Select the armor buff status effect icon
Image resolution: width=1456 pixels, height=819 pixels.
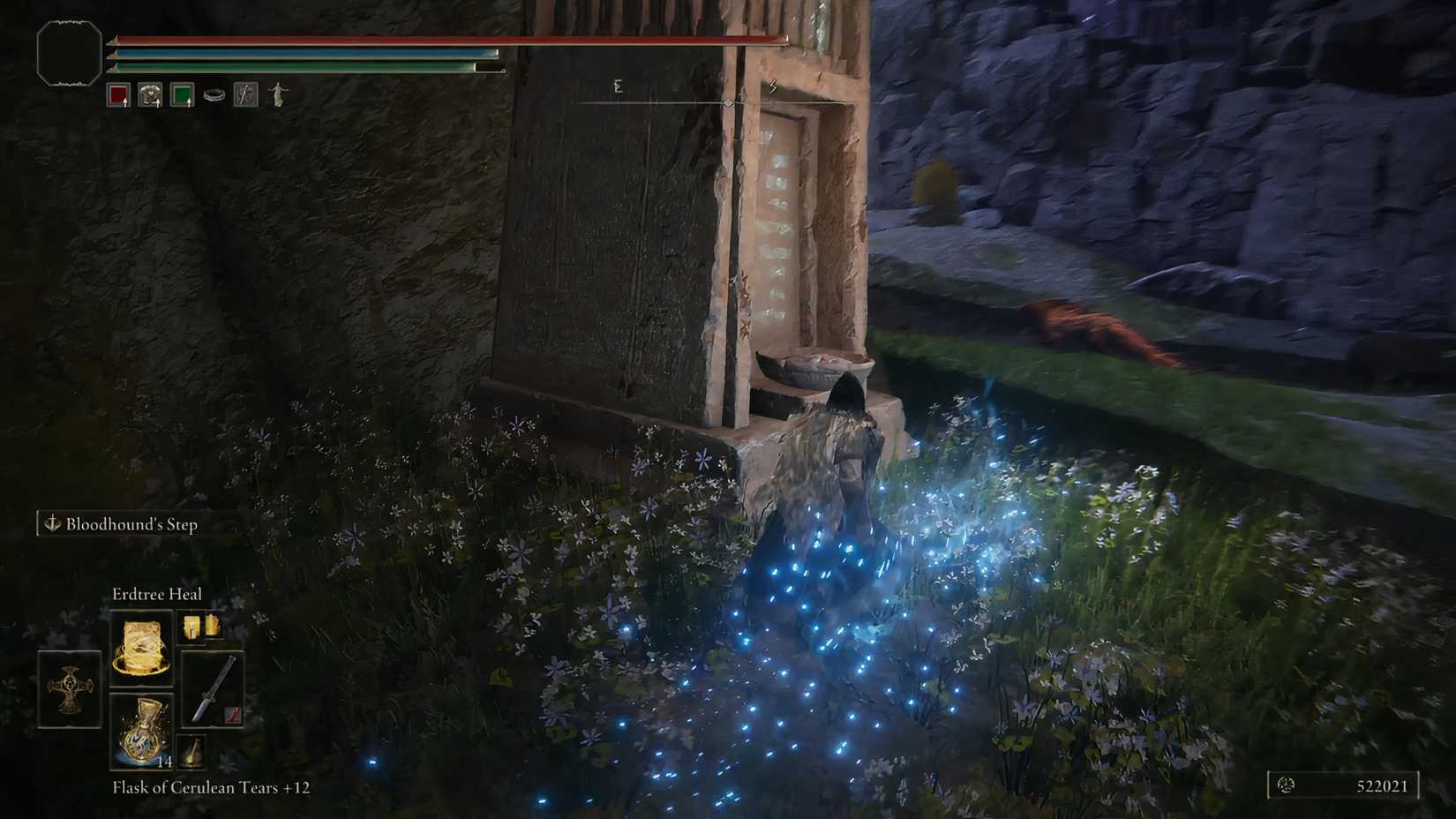point(151,94)
